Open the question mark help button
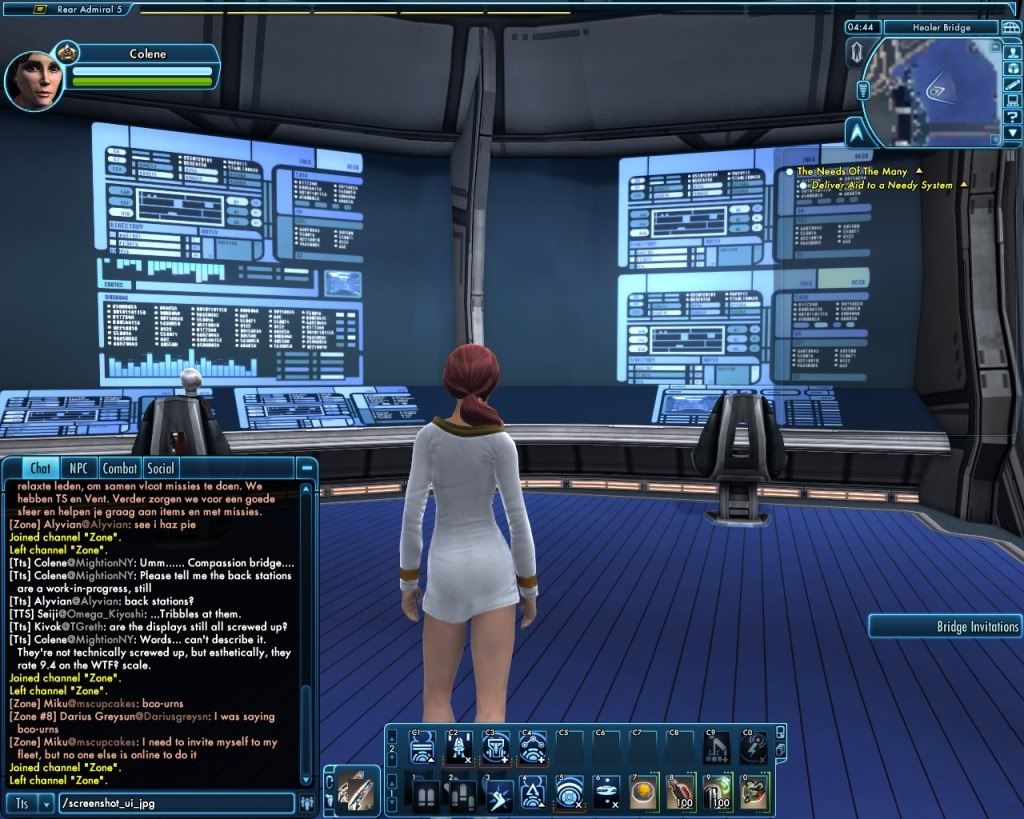Image resolution: width=1024 pixels, height=819 pixels. point(1012,118)
